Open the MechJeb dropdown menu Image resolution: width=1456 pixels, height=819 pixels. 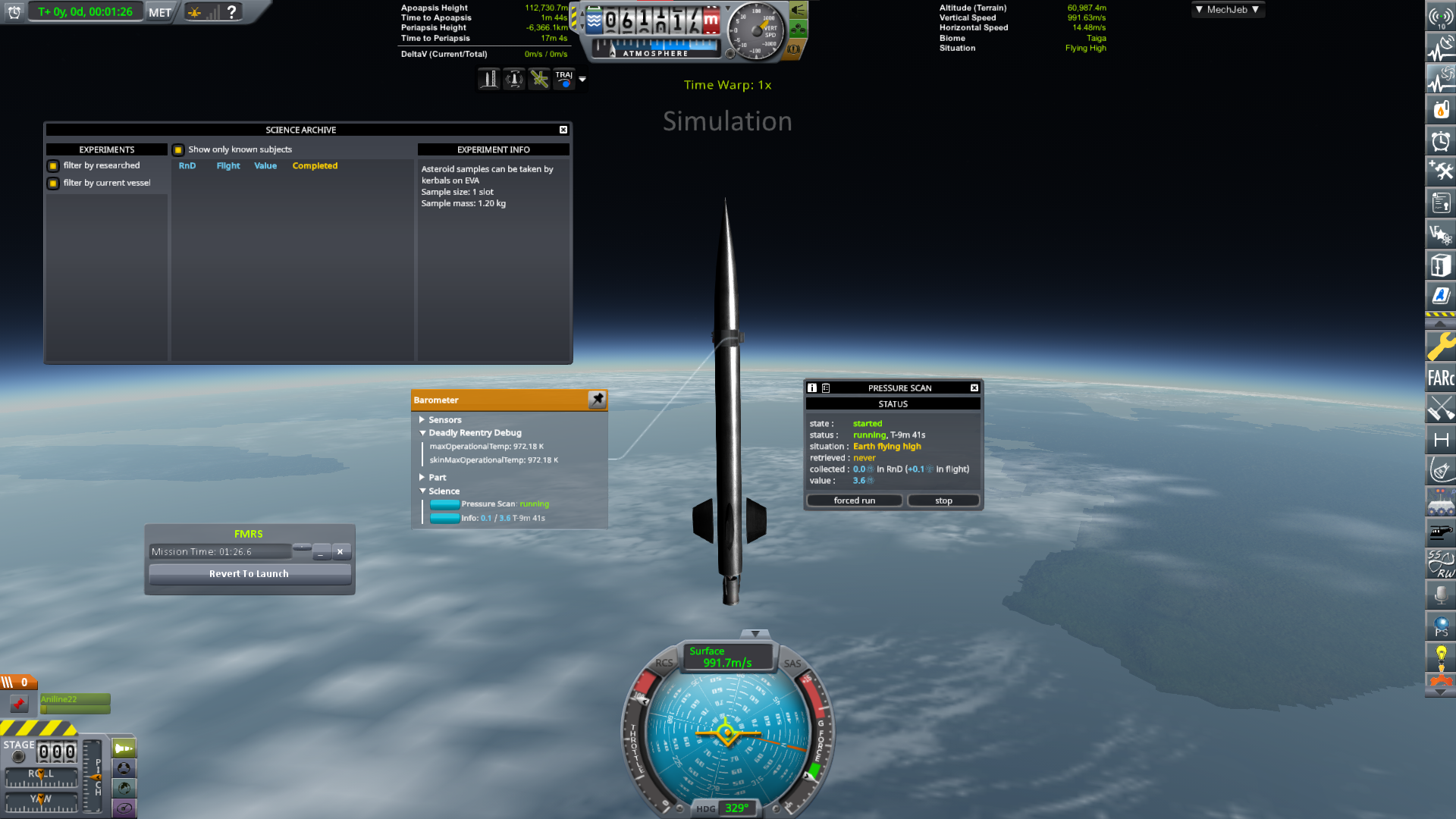tap(1227, 10)
